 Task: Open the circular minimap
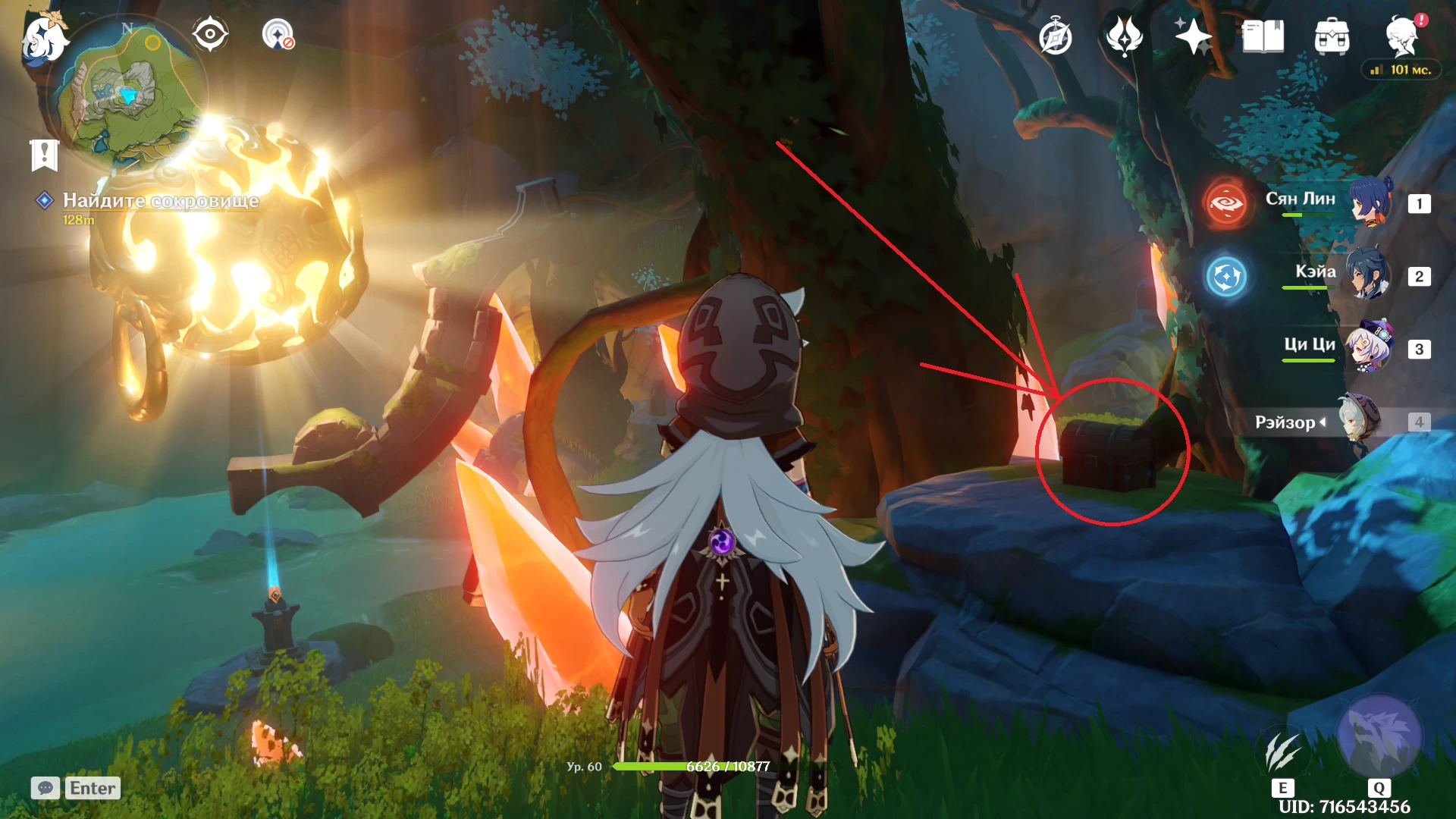point(127,91)
